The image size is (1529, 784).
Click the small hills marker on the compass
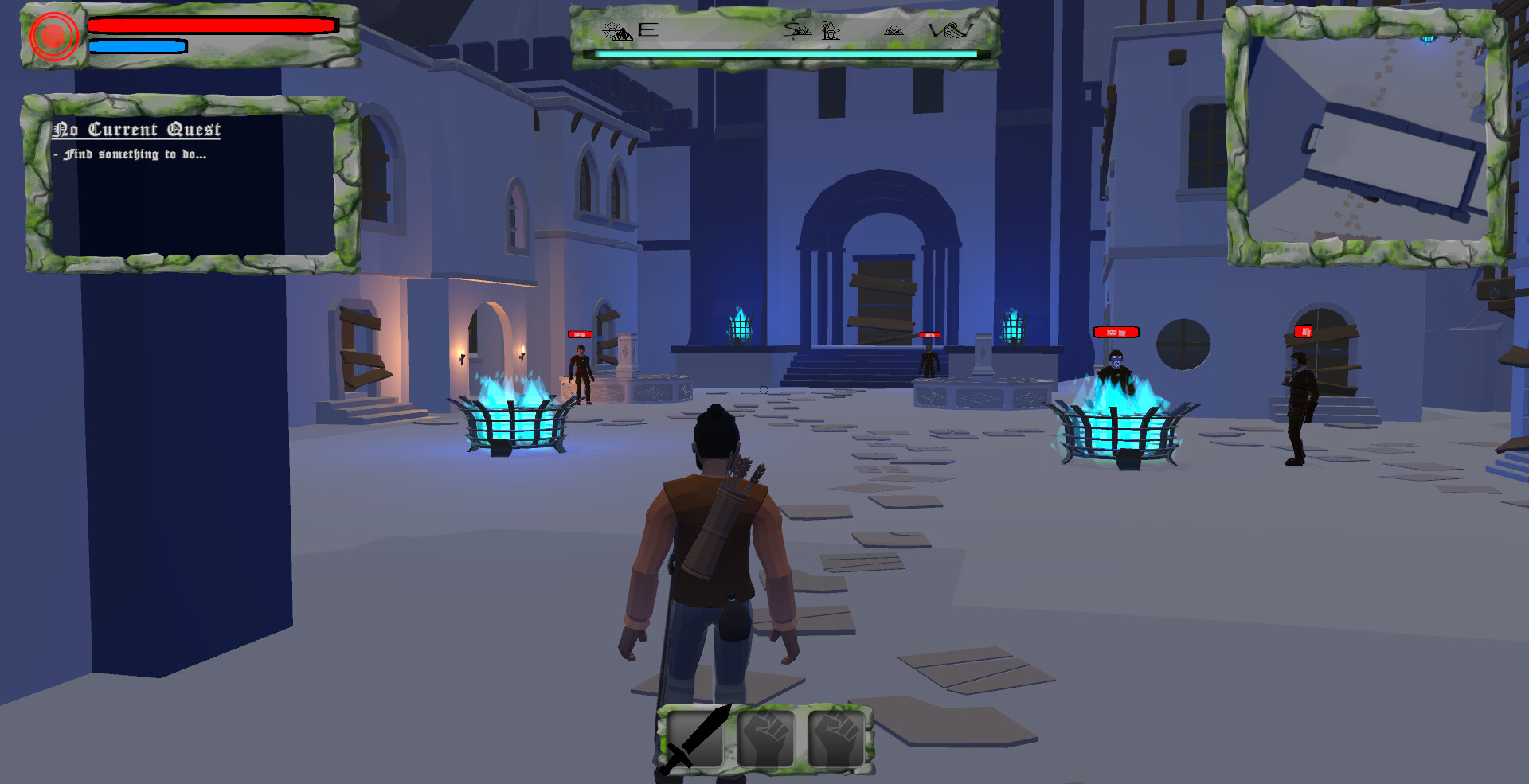(x=894, y=30)
